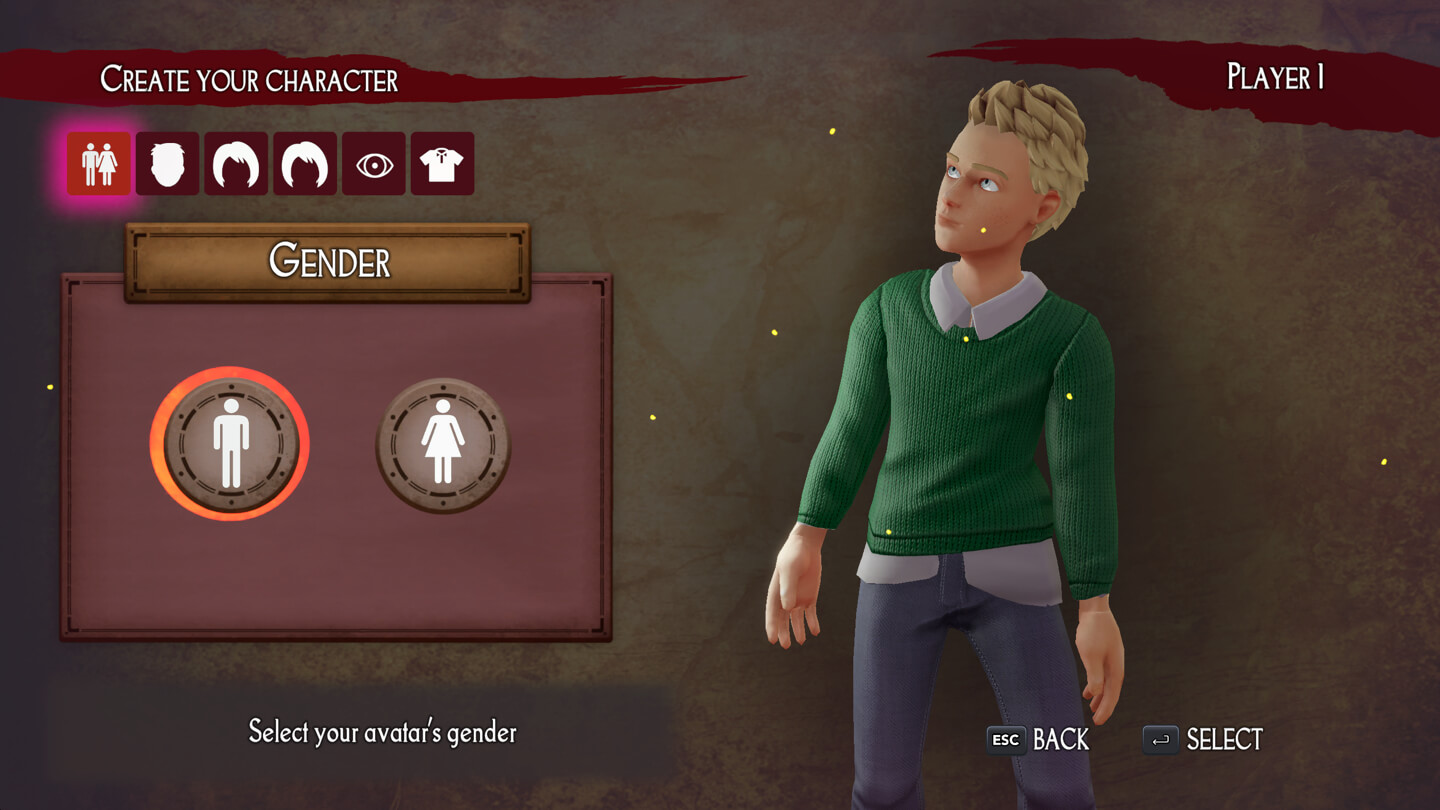Screen dimensions: 1440x810
Task: Switch to the head shape tab
Action: click(167, 164)
